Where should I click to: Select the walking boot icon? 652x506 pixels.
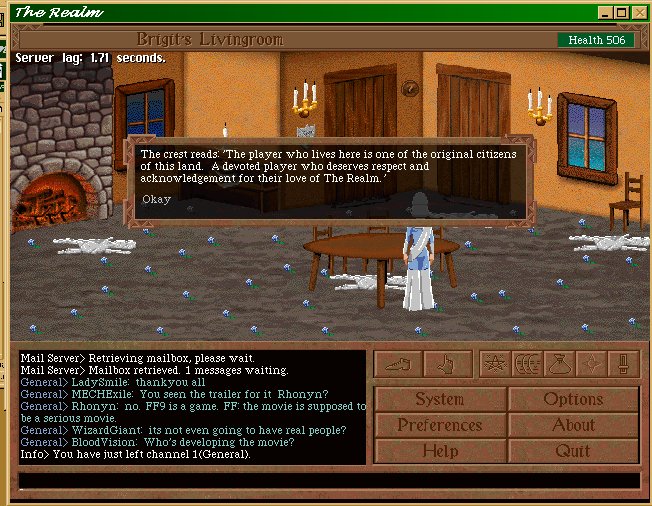[398, 364]
